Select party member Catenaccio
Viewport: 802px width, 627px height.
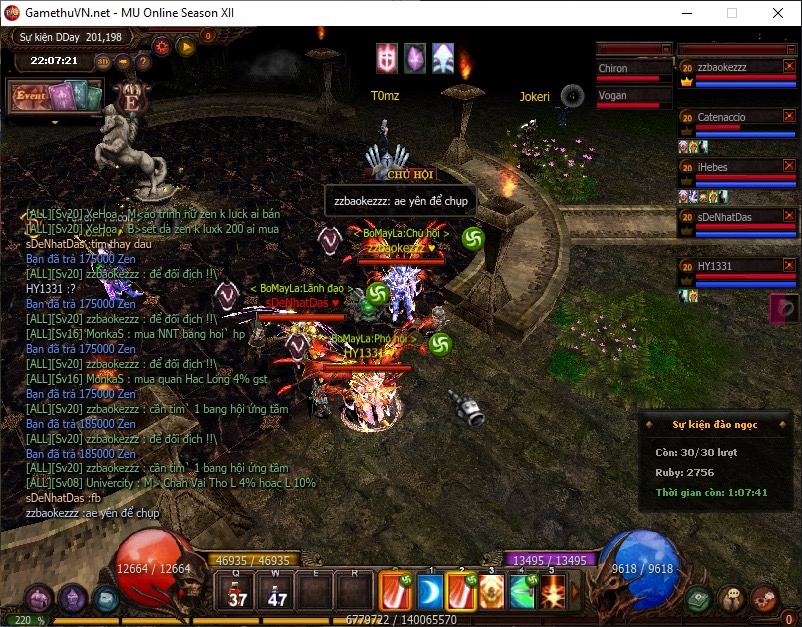722,117
